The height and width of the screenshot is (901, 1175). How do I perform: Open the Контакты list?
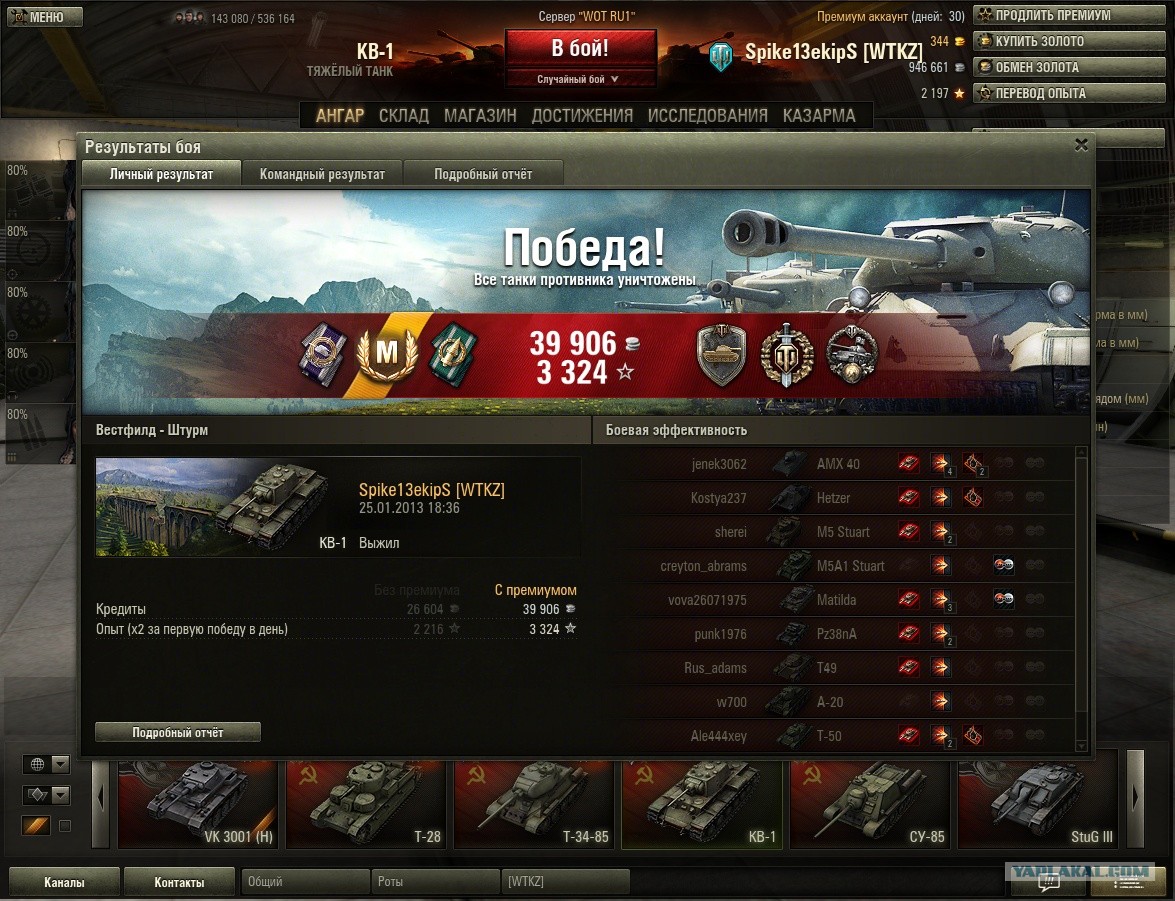(179, 882)
